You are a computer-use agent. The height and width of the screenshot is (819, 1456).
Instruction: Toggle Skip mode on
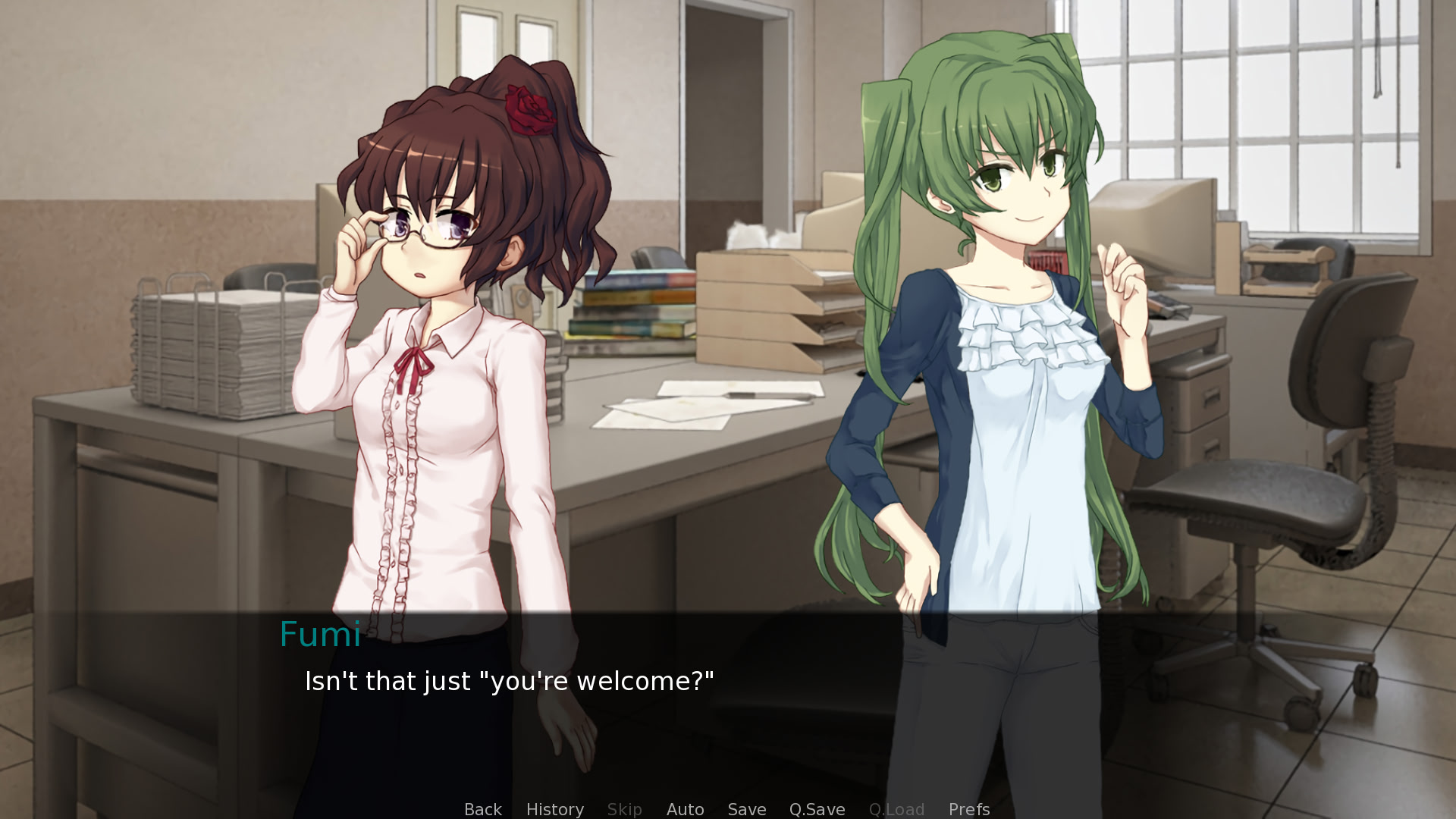tap(624, 809)
